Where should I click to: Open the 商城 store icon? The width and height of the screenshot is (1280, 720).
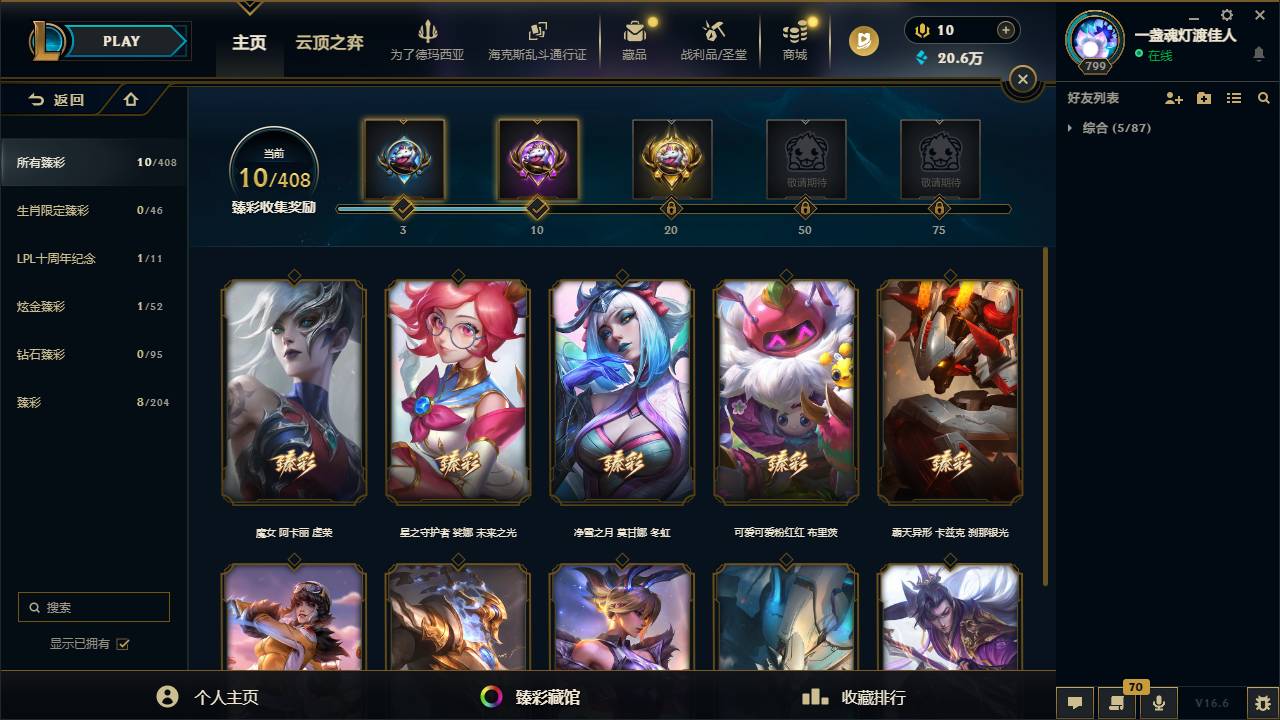(x=793, y=40)
